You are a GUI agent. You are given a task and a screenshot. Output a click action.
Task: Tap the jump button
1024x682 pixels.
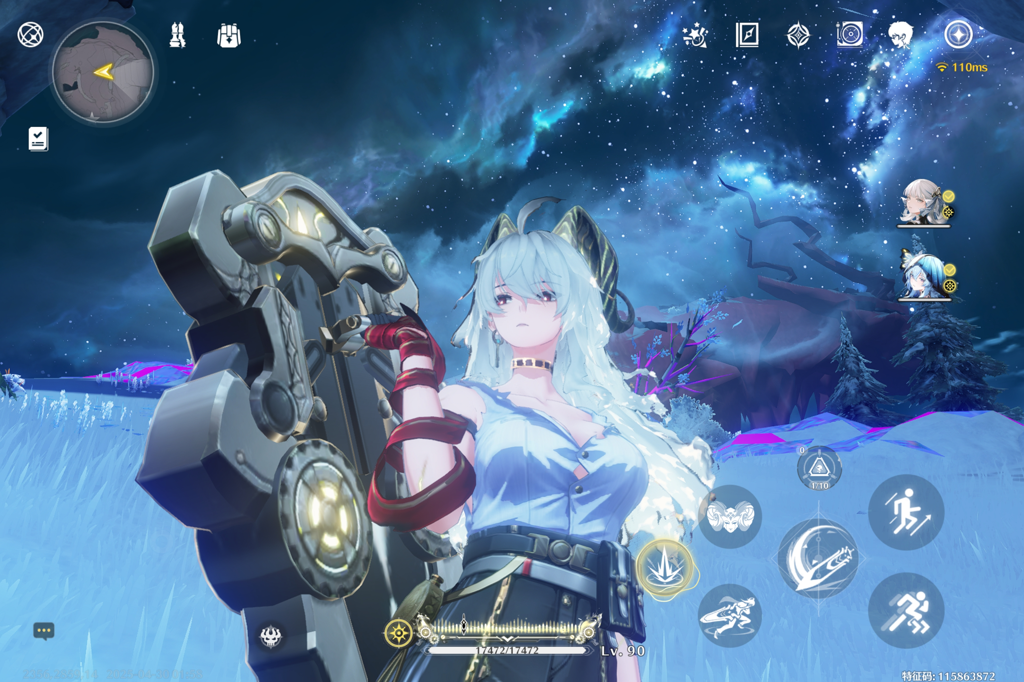point(905,512)
